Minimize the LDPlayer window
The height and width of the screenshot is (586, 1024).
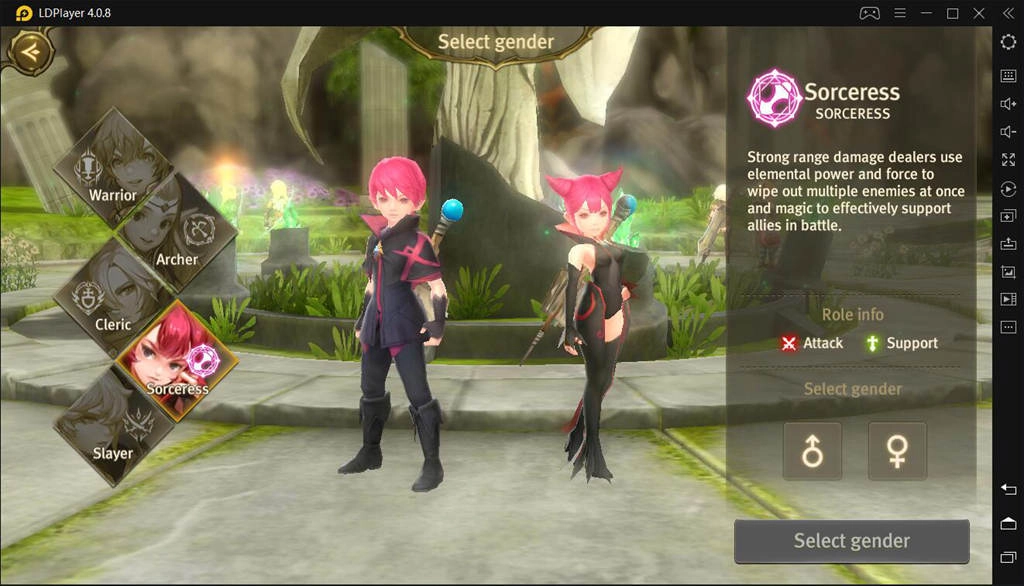pyautogui.click(x=926, y=13)
